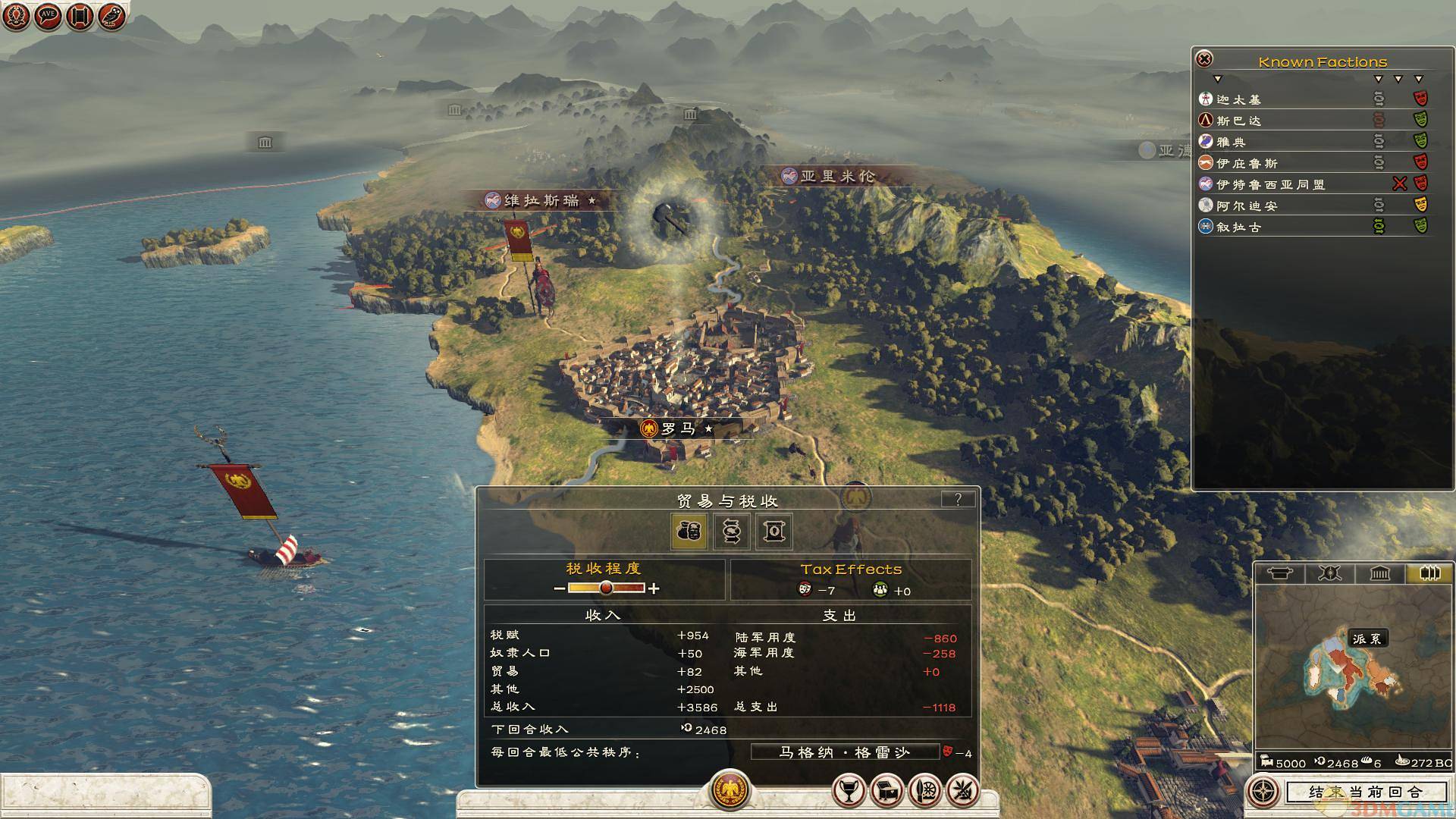
Task: Open the scroll summary tab
Action: click(773, 531)
